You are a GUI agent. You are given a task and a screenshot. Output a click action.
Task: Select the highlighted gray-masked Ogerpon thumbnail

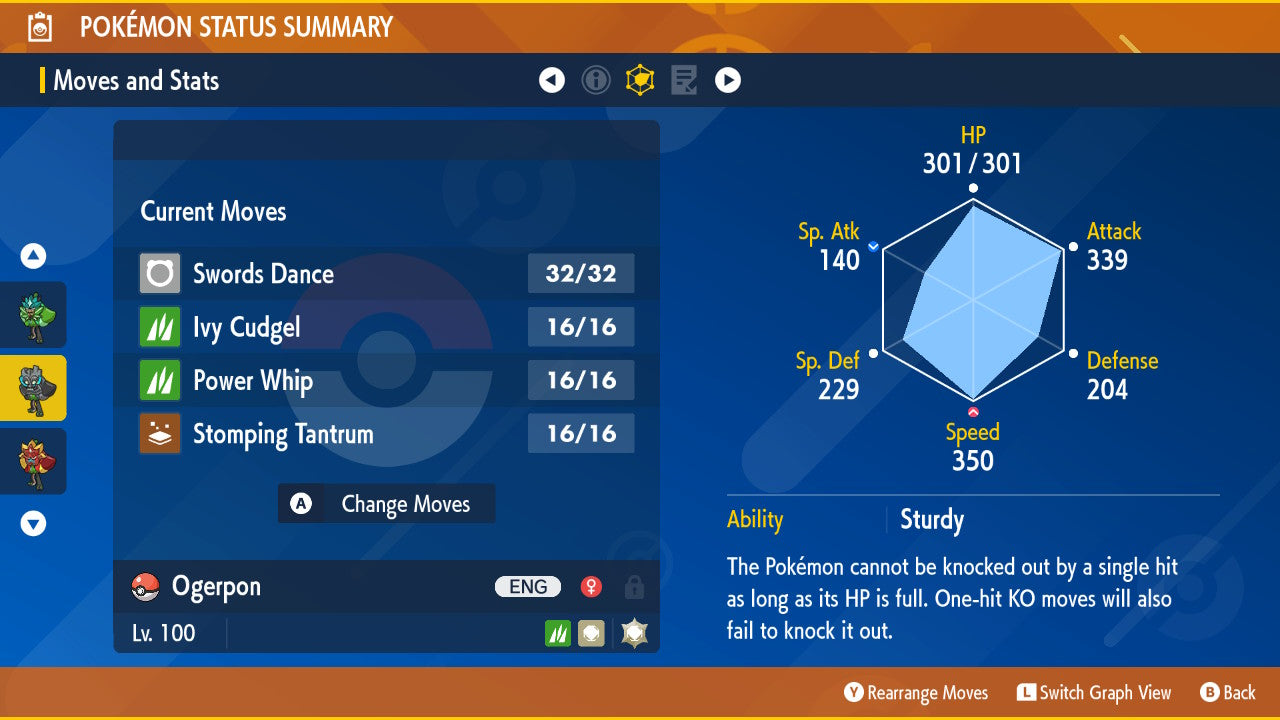tap(33, 388)
